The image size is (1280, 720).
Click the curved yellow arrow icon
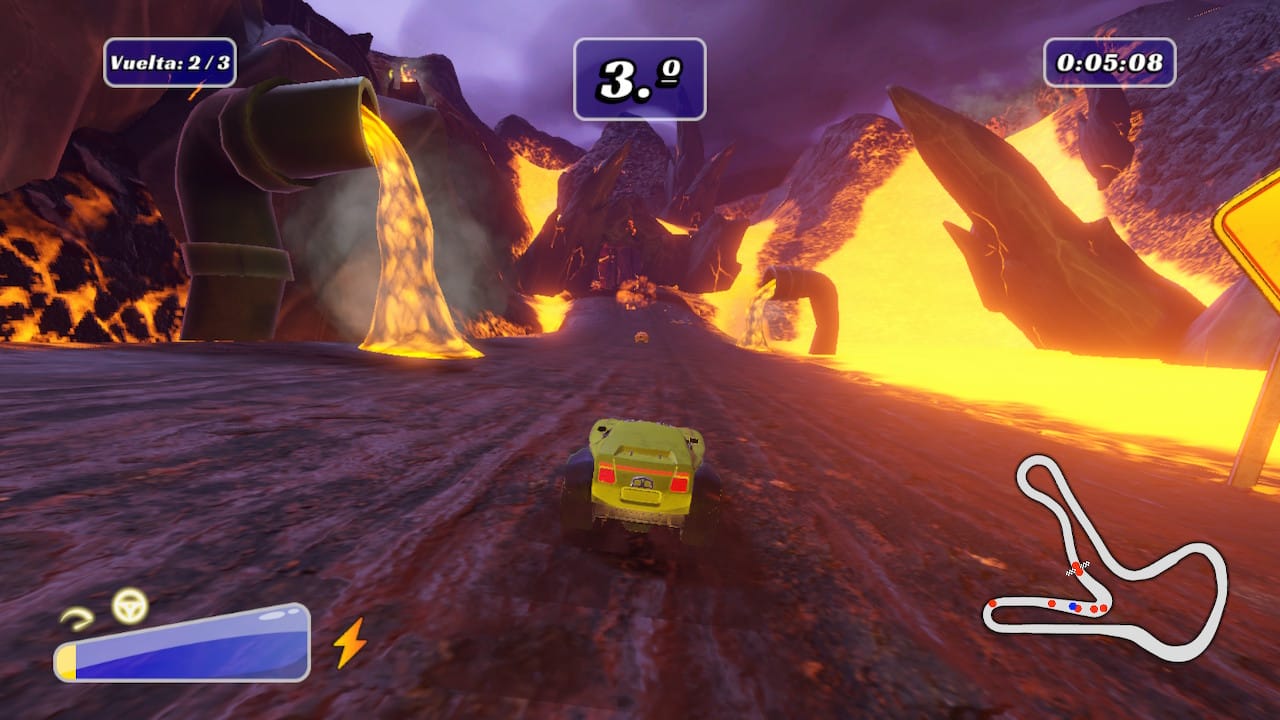76,618
